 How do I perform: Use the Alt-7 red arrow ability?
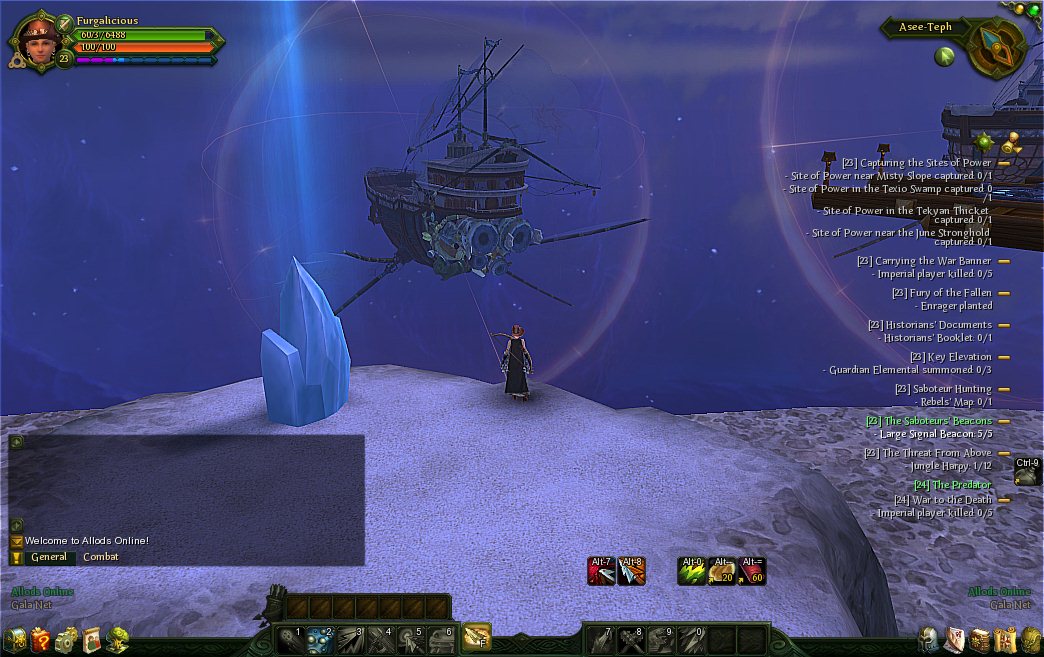pos(601,571)
